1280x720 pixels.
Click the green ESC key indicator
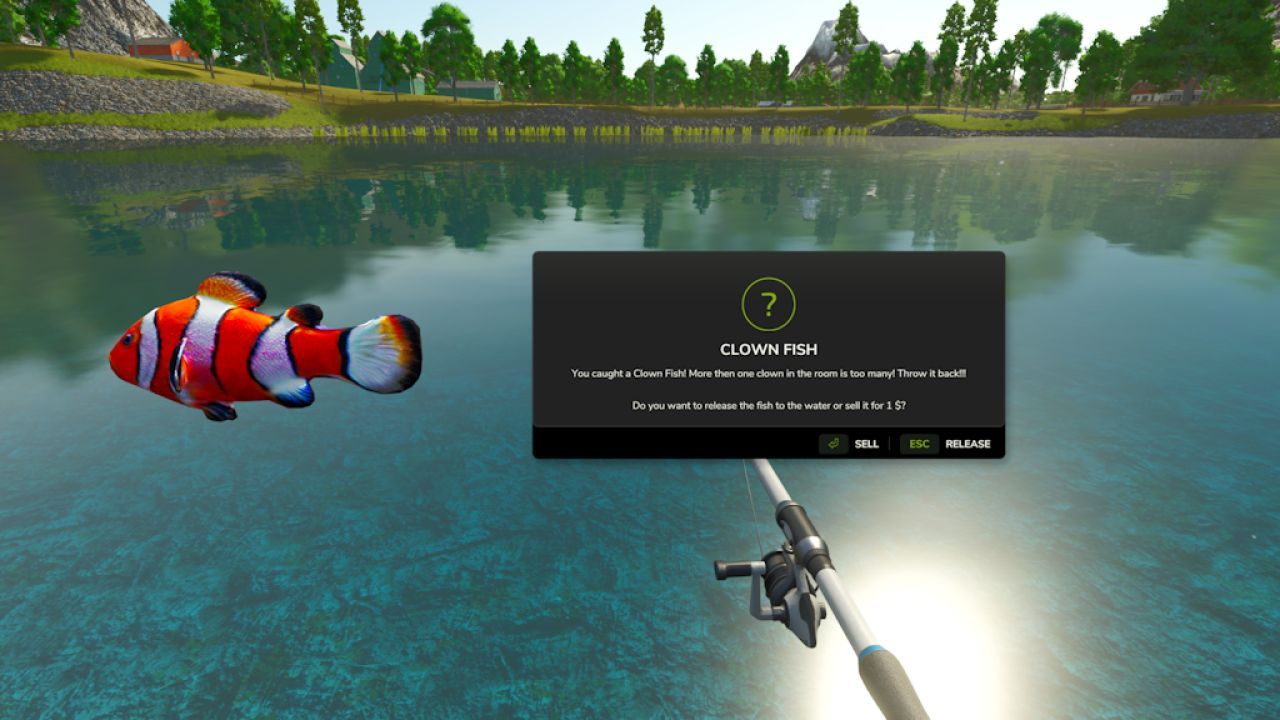918,443
